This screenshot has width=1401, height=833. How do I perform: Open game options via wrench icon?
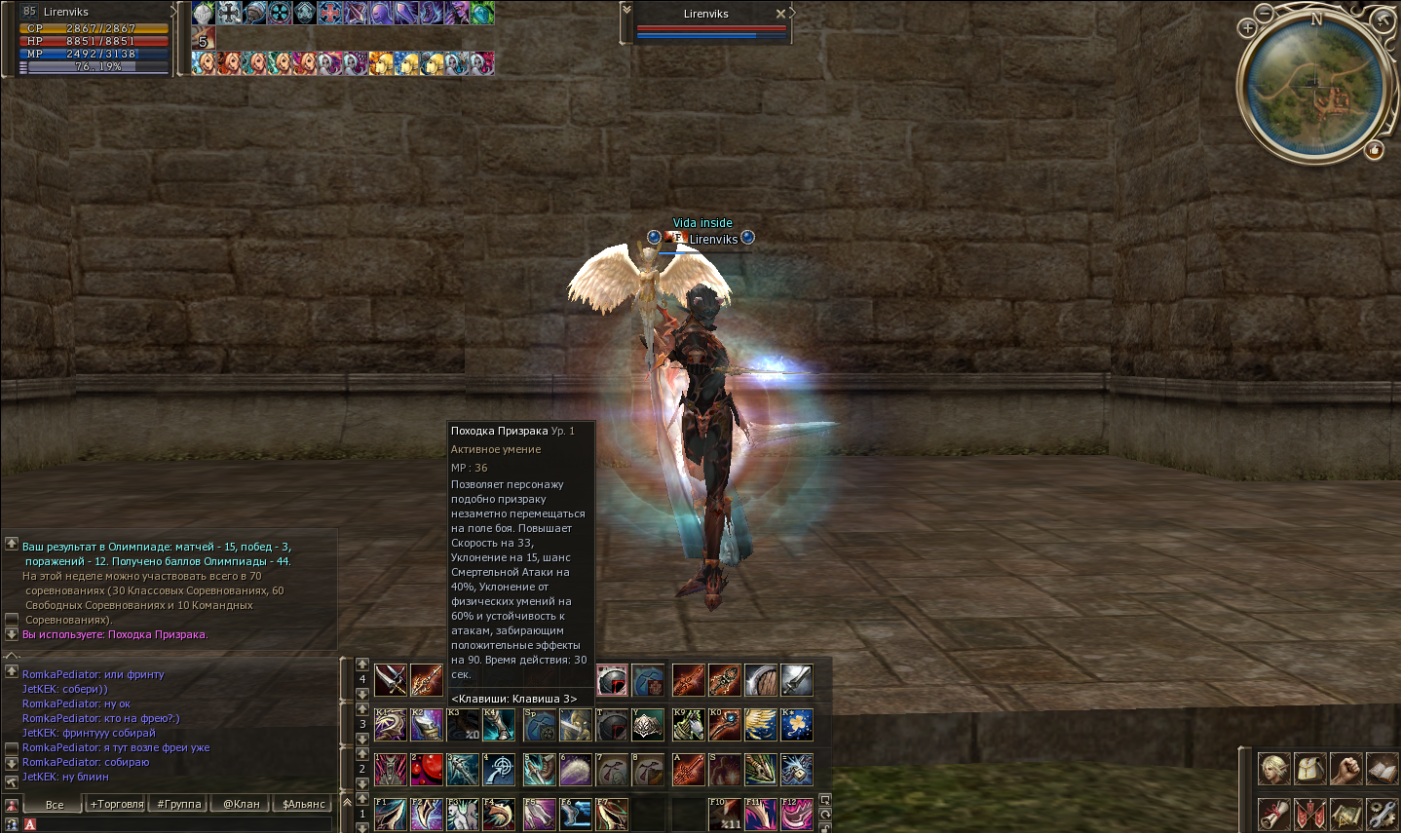(x=1382, y=814)
